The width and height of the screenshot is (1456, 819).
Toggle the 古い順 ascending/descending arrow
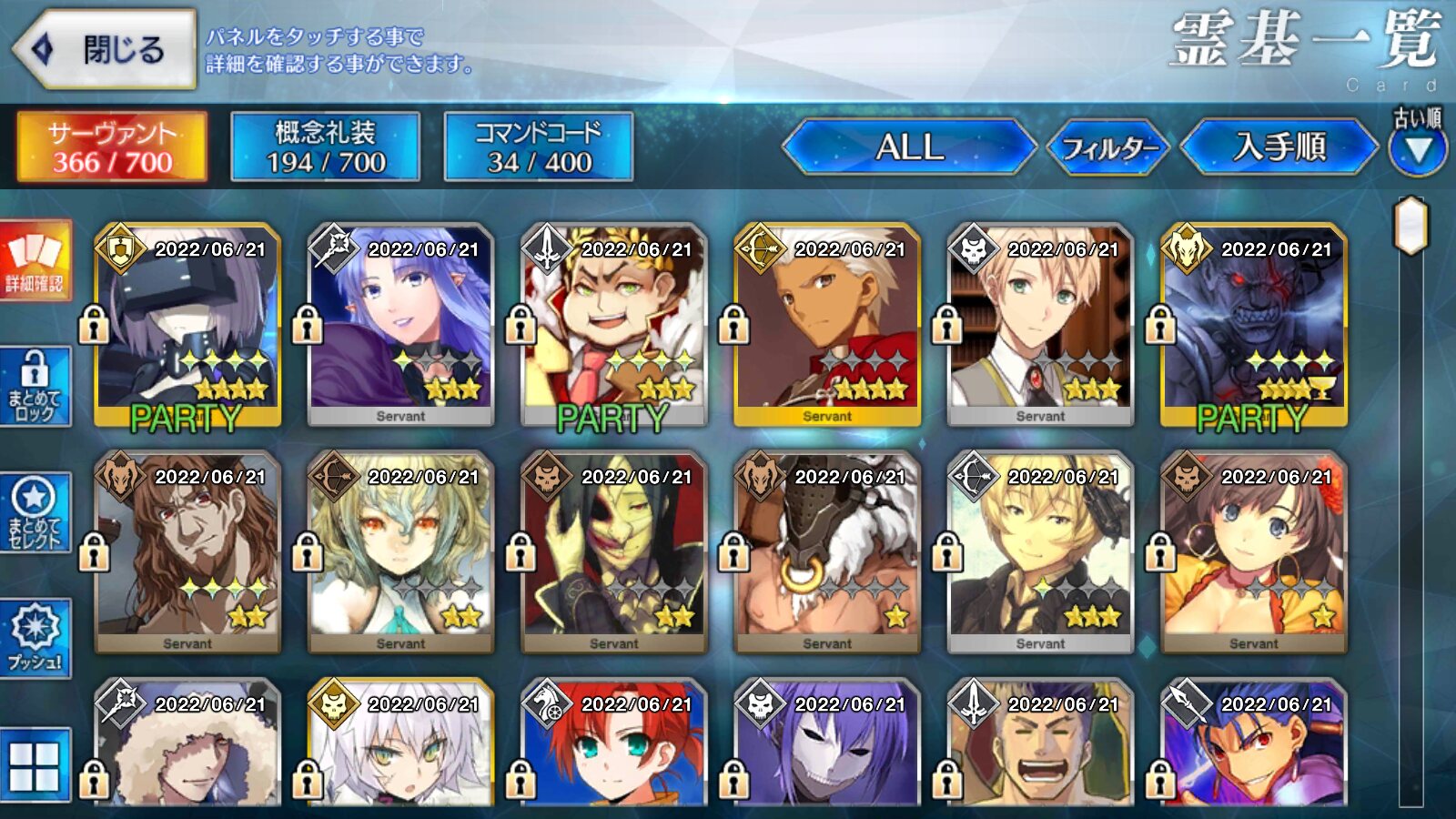1418,149
